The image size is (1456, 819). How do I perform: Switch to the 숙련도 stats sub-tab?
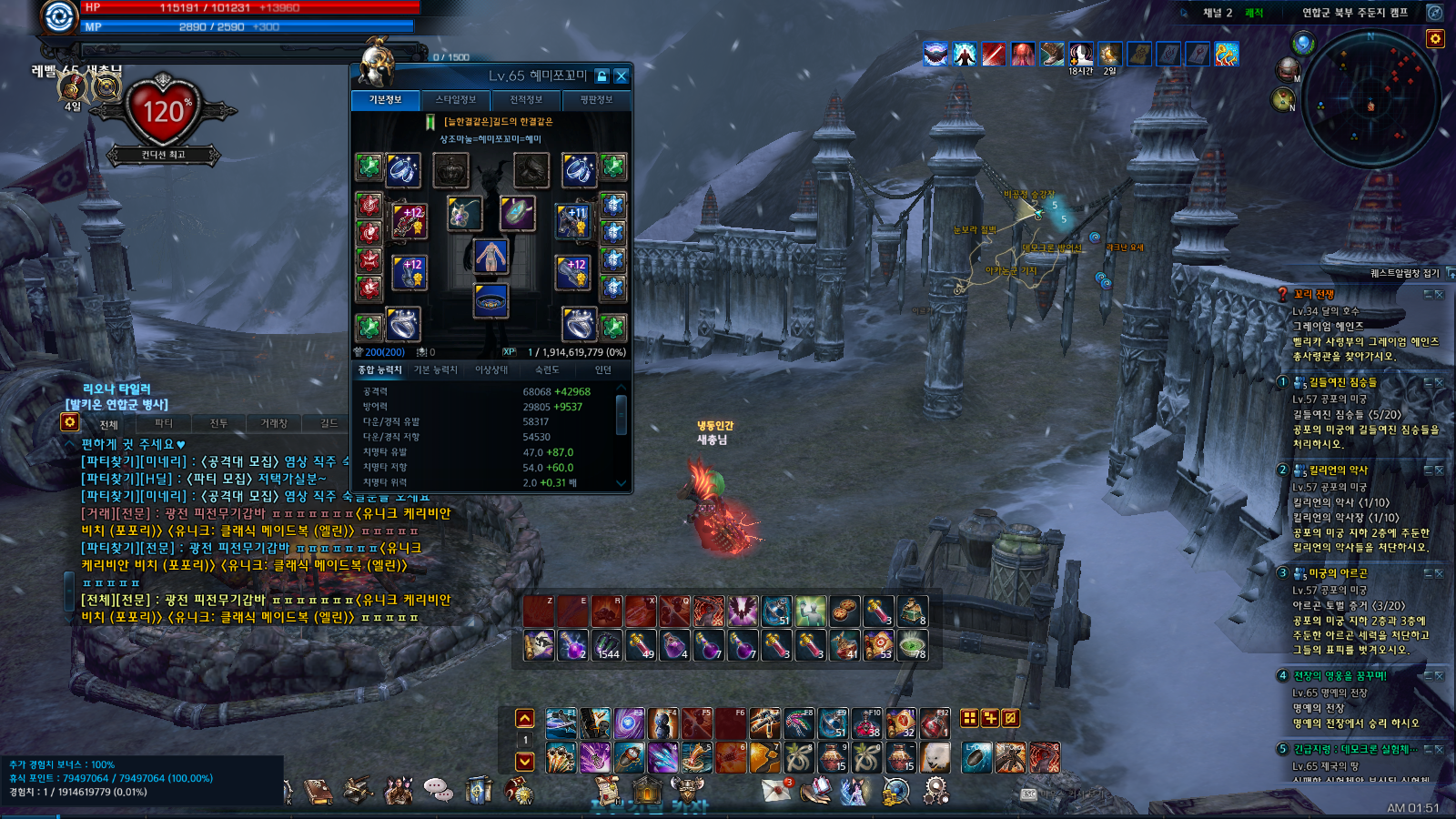tap(547, 370)
